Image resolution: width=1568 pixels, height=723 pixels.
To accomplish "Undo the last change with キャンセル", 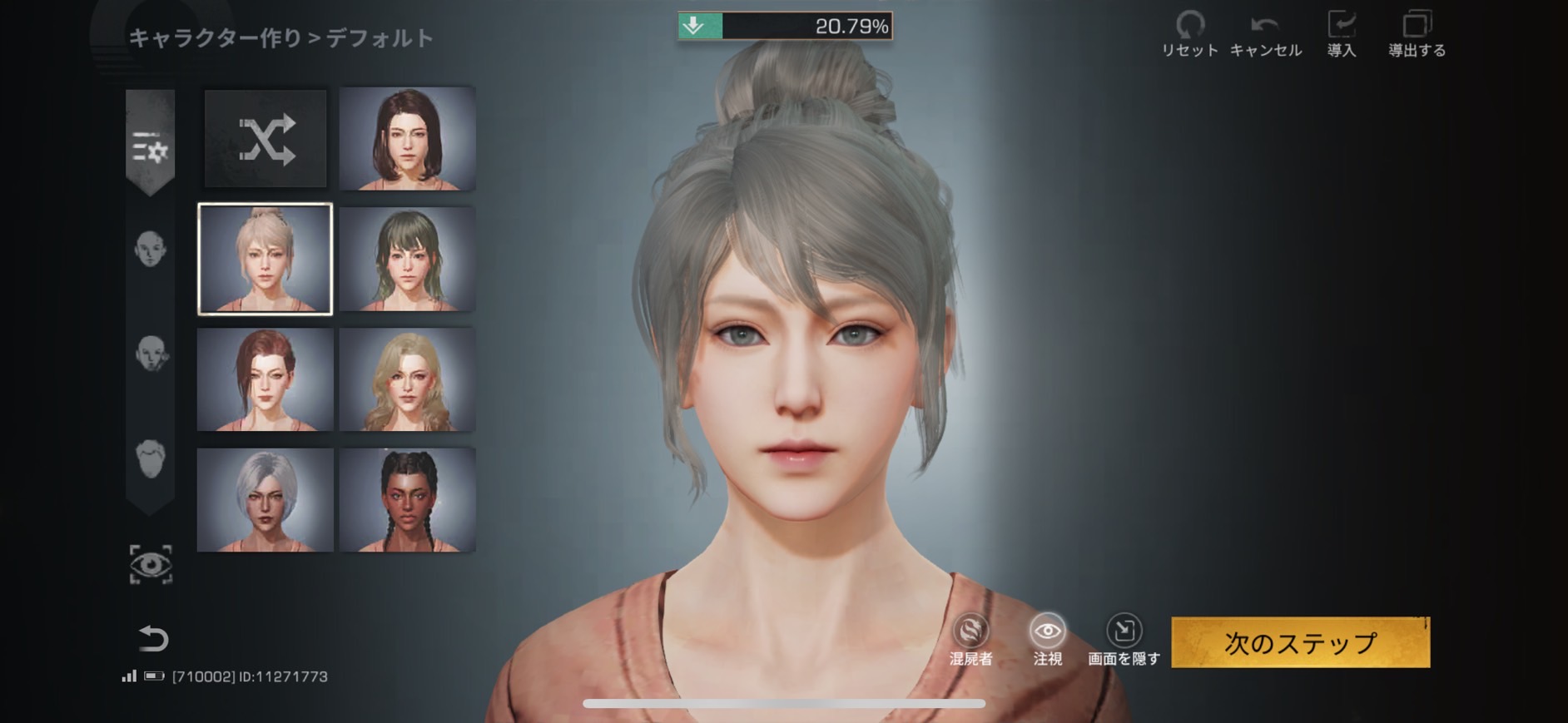I will tap(1265, 34).
